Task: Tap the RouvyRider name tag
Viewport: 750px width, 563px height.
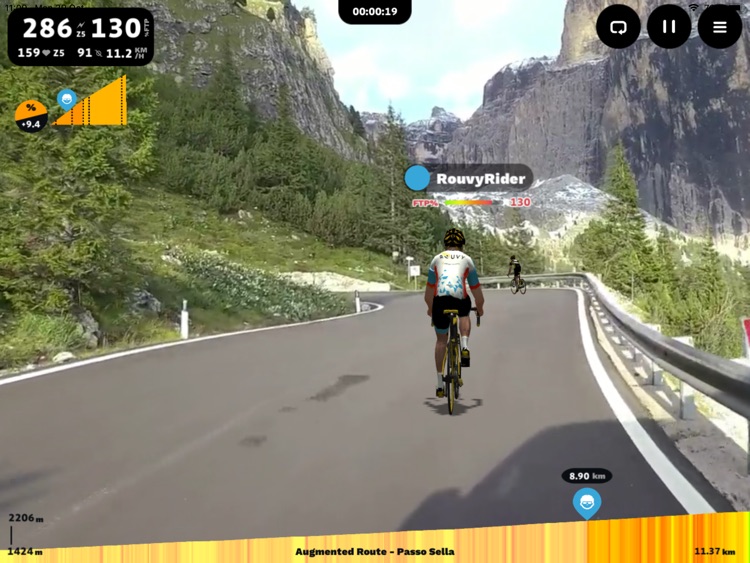Action: 468,179
